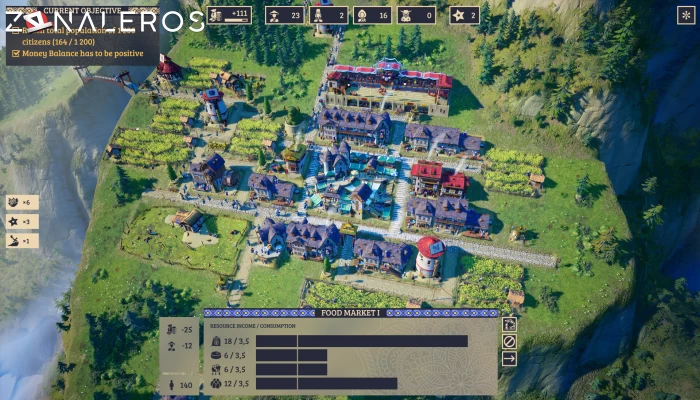Open the settings gear in the corner

686,15
